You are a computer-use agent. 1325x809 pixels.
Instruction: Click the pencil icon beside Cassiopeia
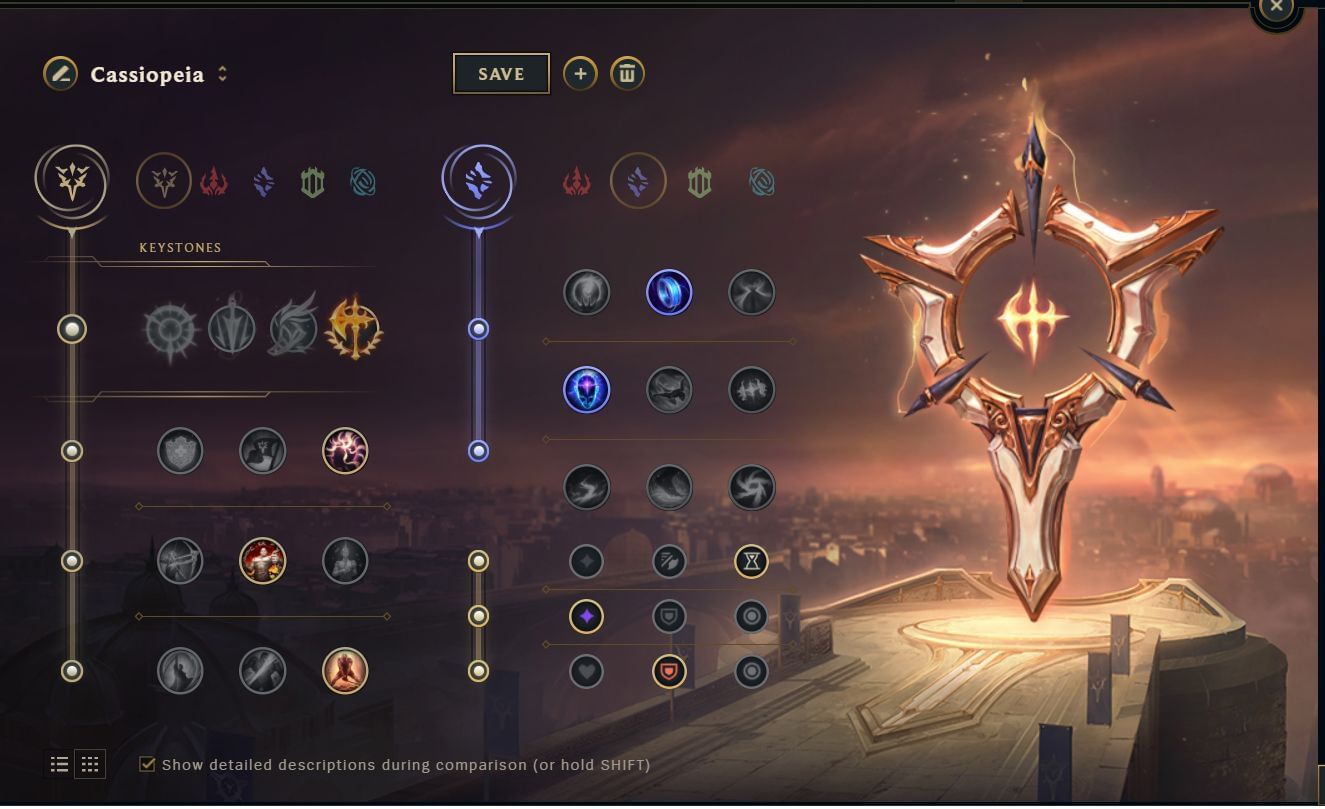coord(60,73)
